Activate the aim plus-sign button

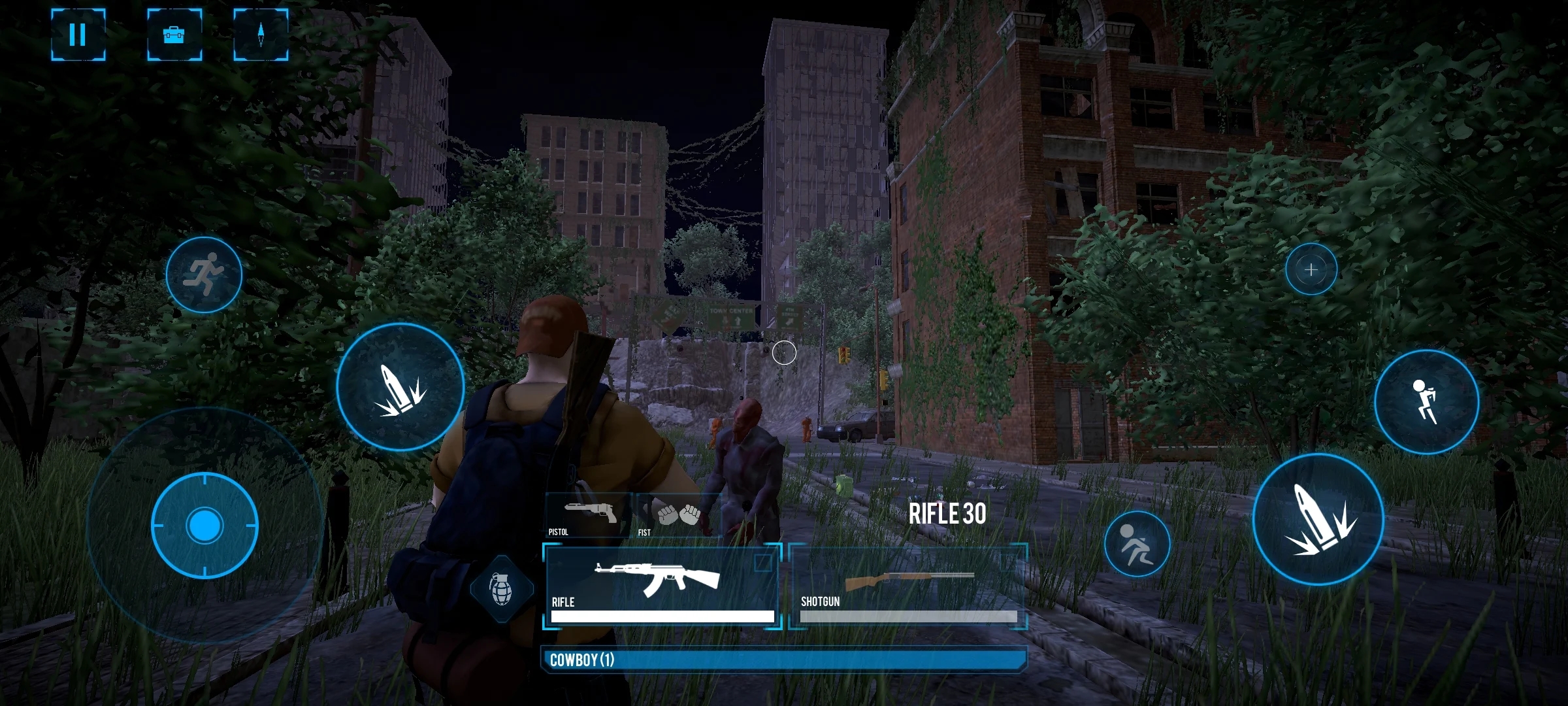click(1311, 269)
